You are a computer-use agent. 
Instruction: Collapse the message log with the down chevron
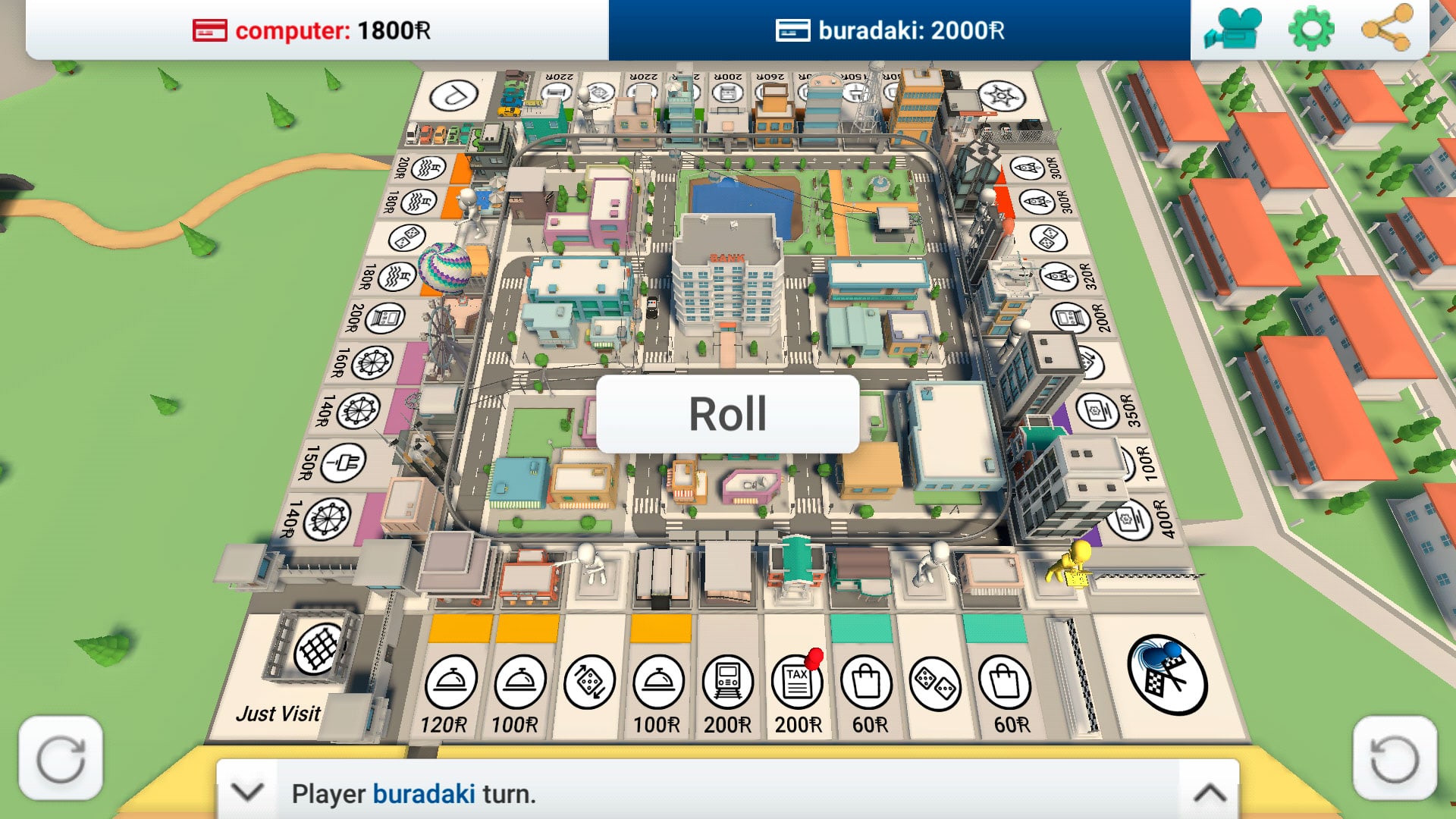point(247,793)
